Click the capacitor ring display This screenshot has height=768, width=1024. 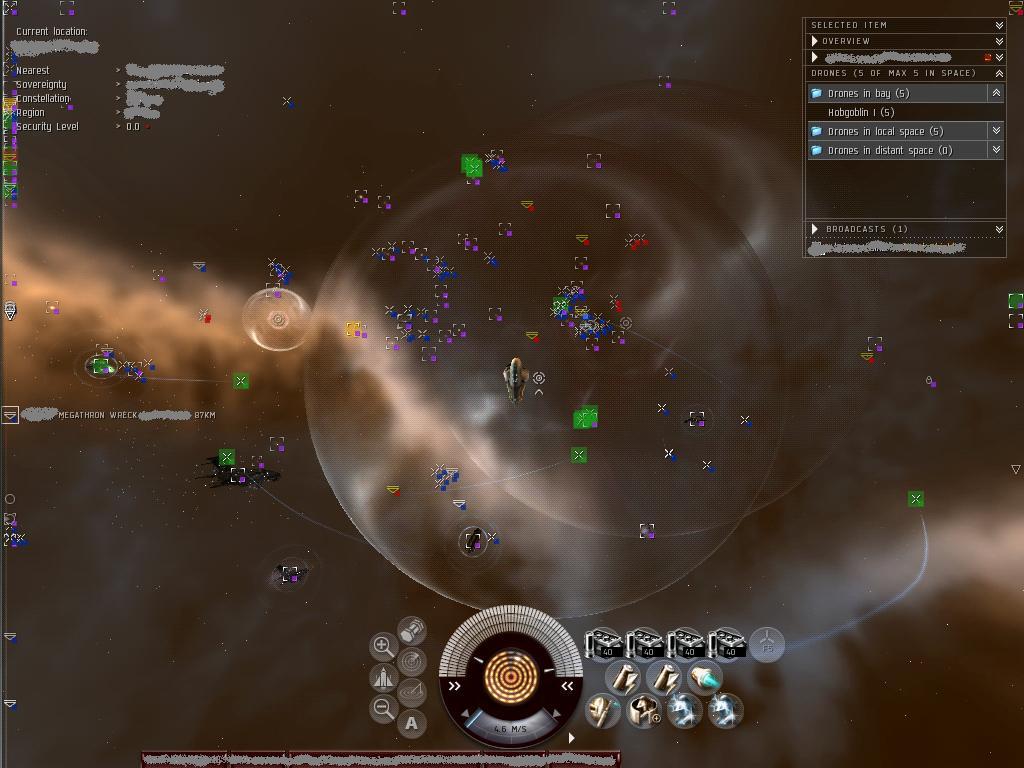click(510, 676)
